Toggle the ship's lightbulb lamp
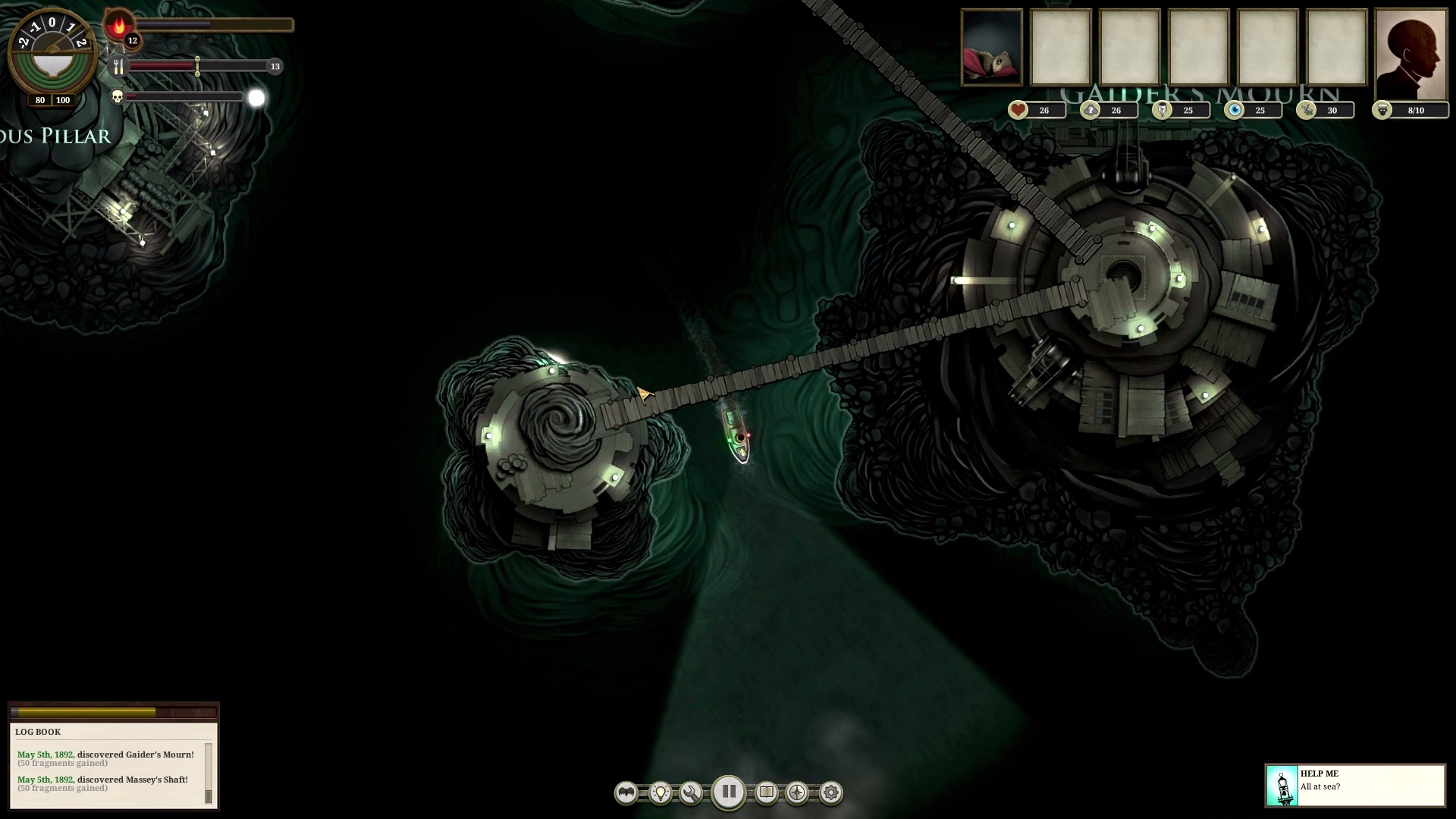1456x819 pixels. pyautogui.click(x=661, y=793)
